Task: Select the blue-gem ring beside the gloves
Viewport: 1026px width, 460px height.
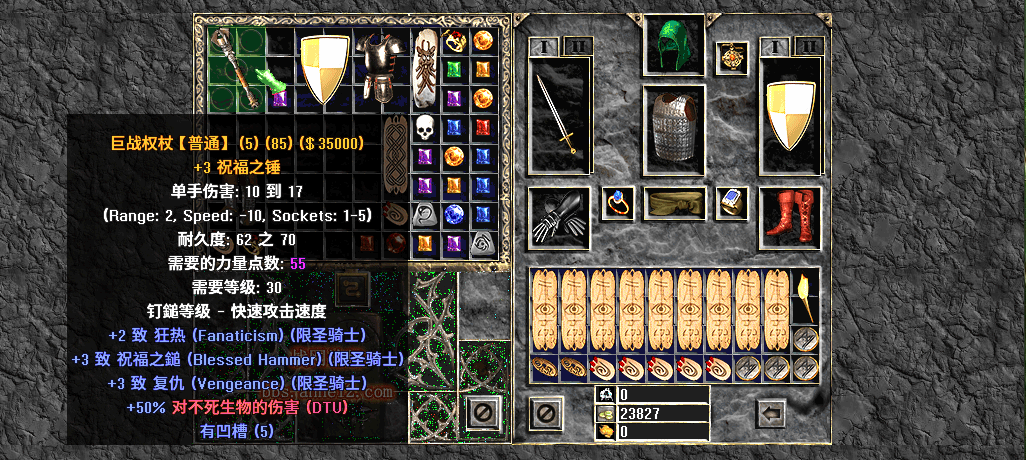Action: tap(617, 203)
